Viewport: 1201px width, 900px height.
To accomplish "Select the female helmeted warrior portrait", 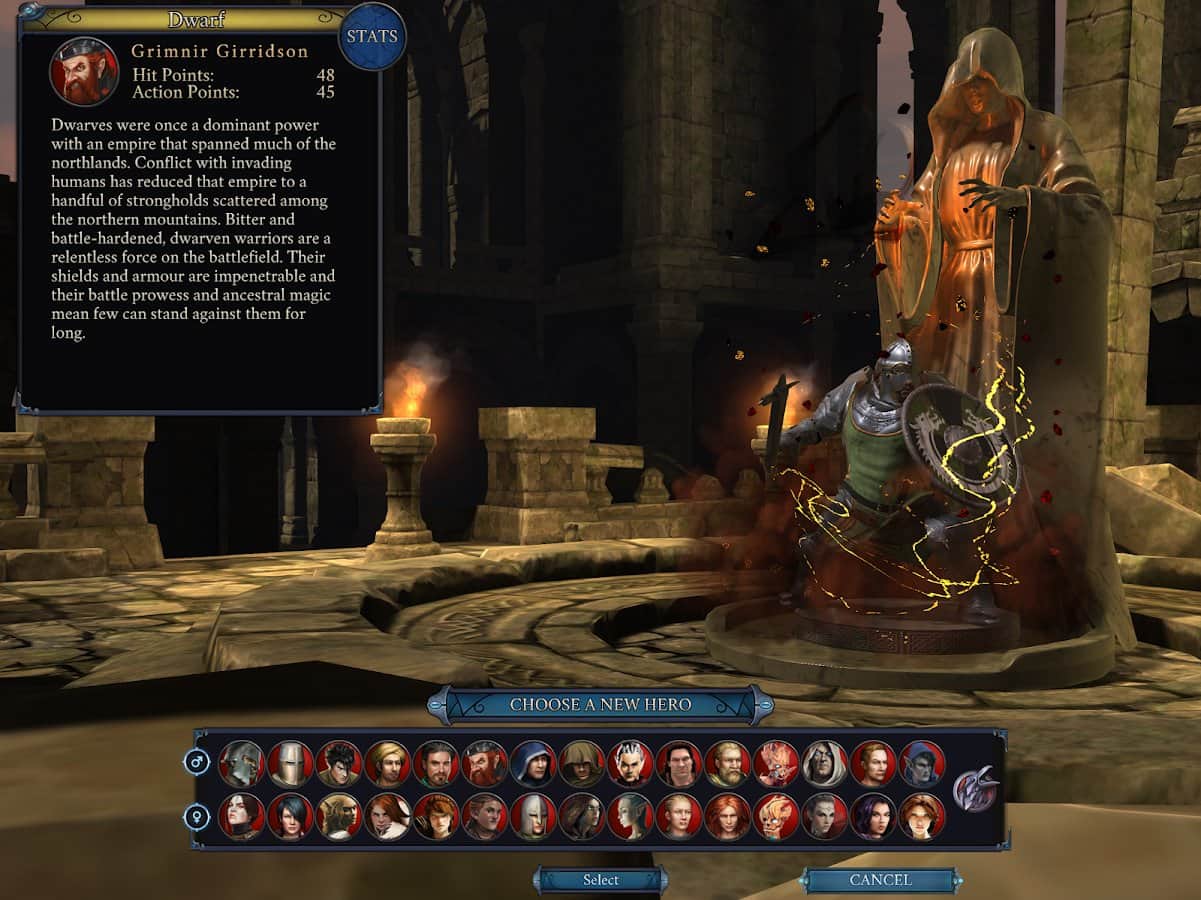I will (533, 816).
